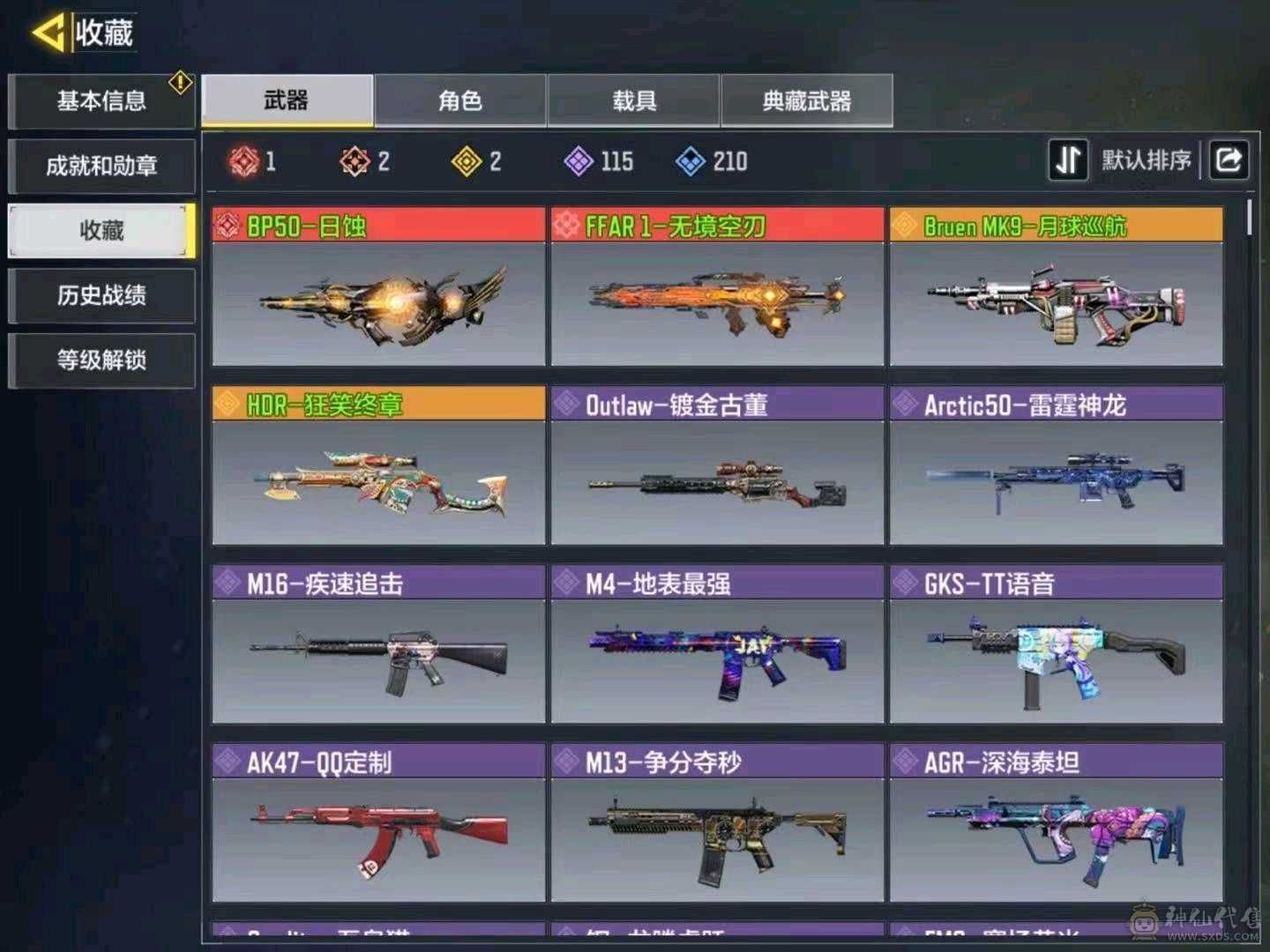Select the currently highlighted 收藏 sidebar entry

100,230
